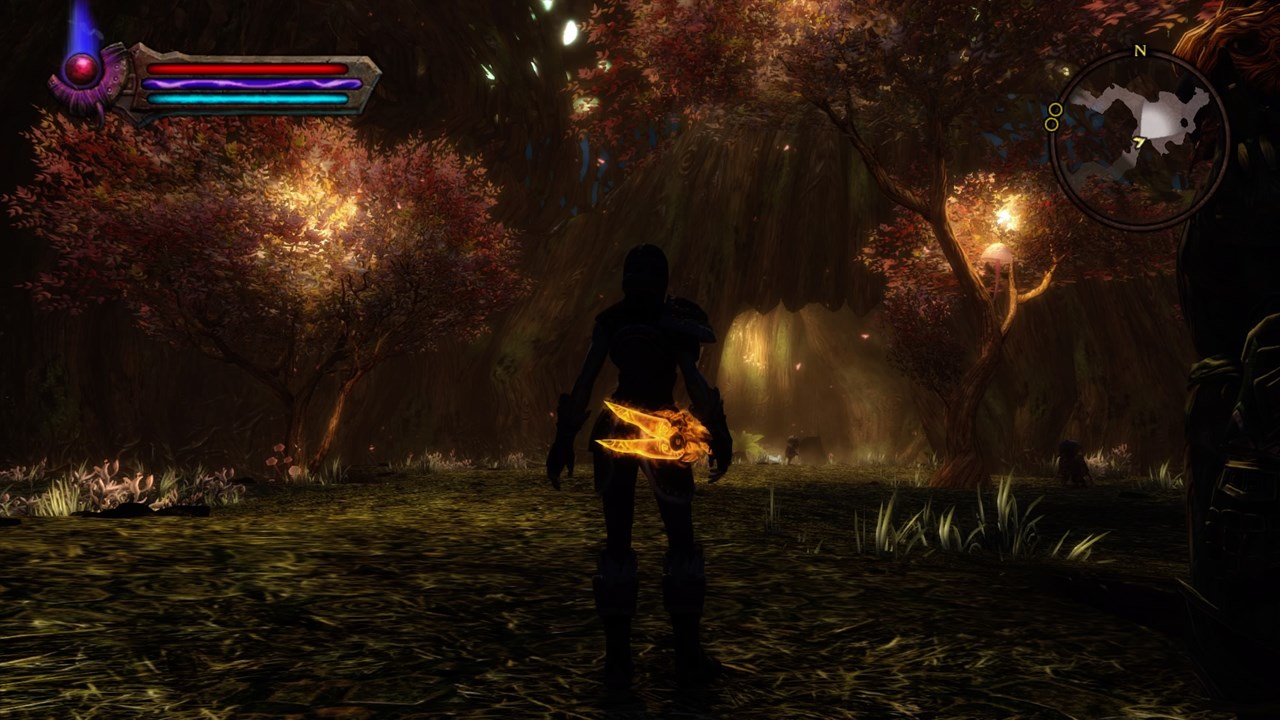1280x720 pixels.
Task: Click the N compass marker above minimap
Action: [1140, 50]
